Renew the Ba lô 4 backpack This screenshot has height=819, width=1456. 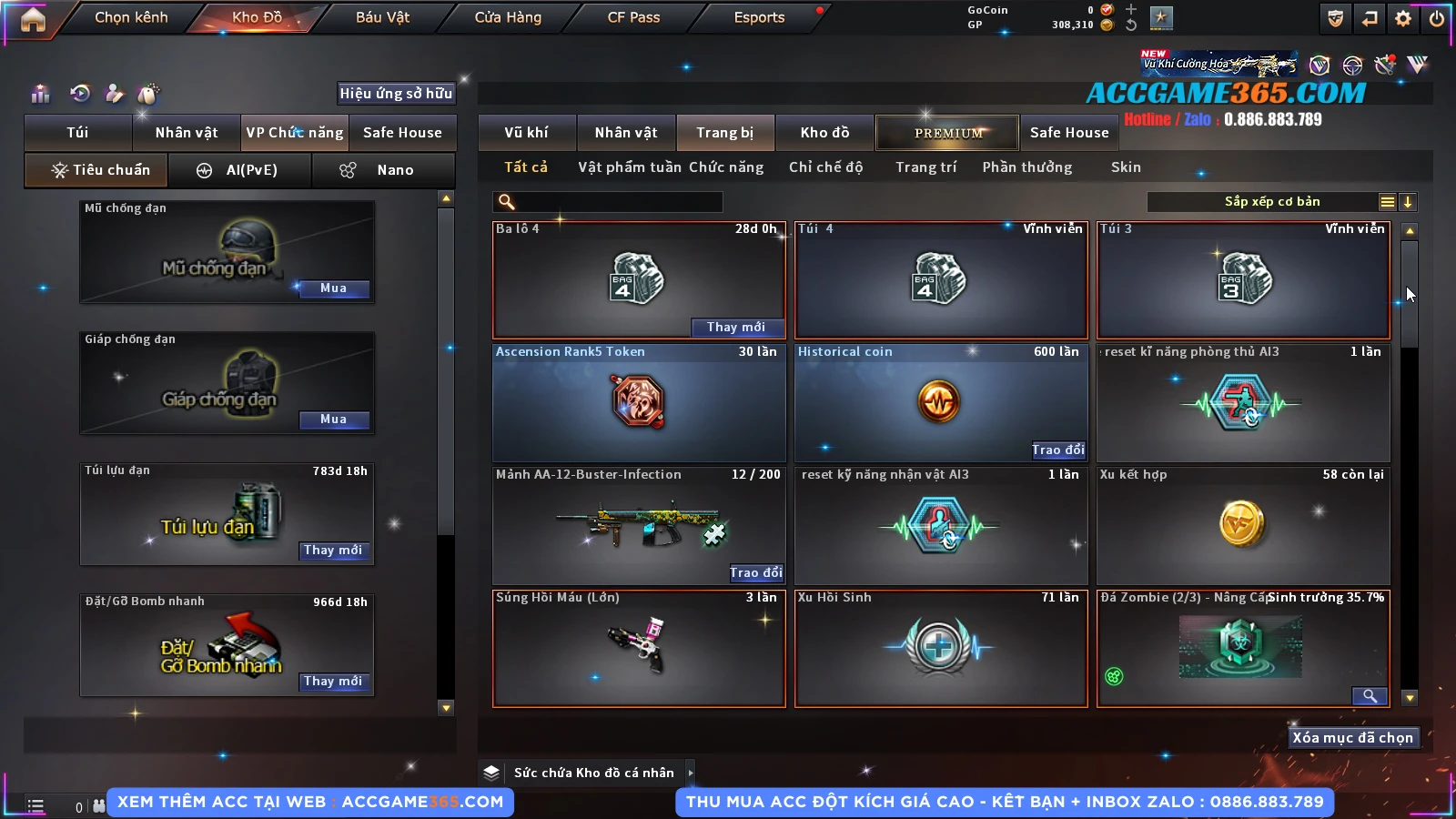(x=735, y=328)
